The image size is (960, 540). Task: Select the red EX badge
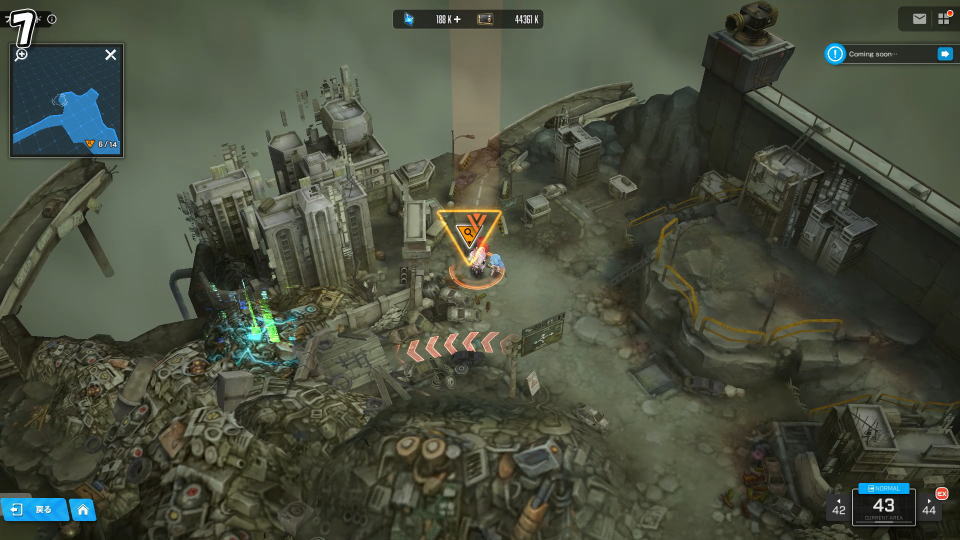coord(941,493)
